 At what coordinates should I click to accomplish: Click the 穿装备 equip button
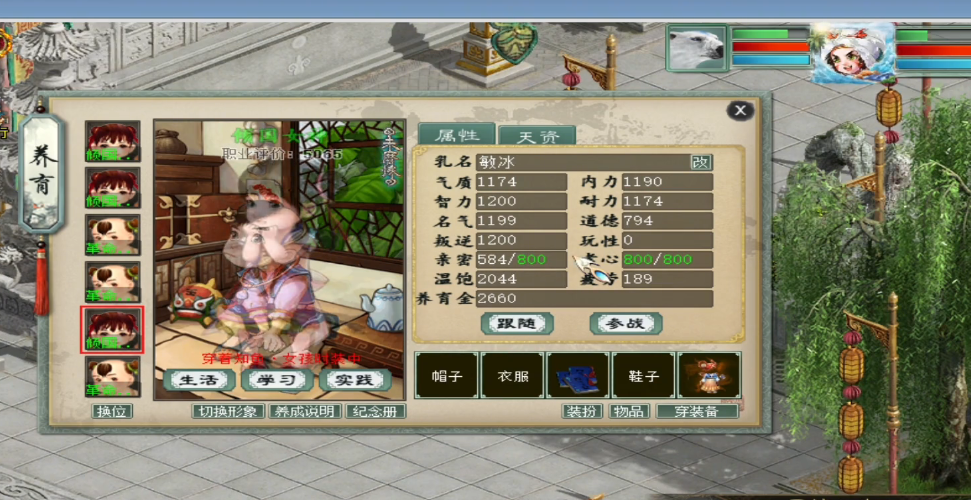(697, 411)
